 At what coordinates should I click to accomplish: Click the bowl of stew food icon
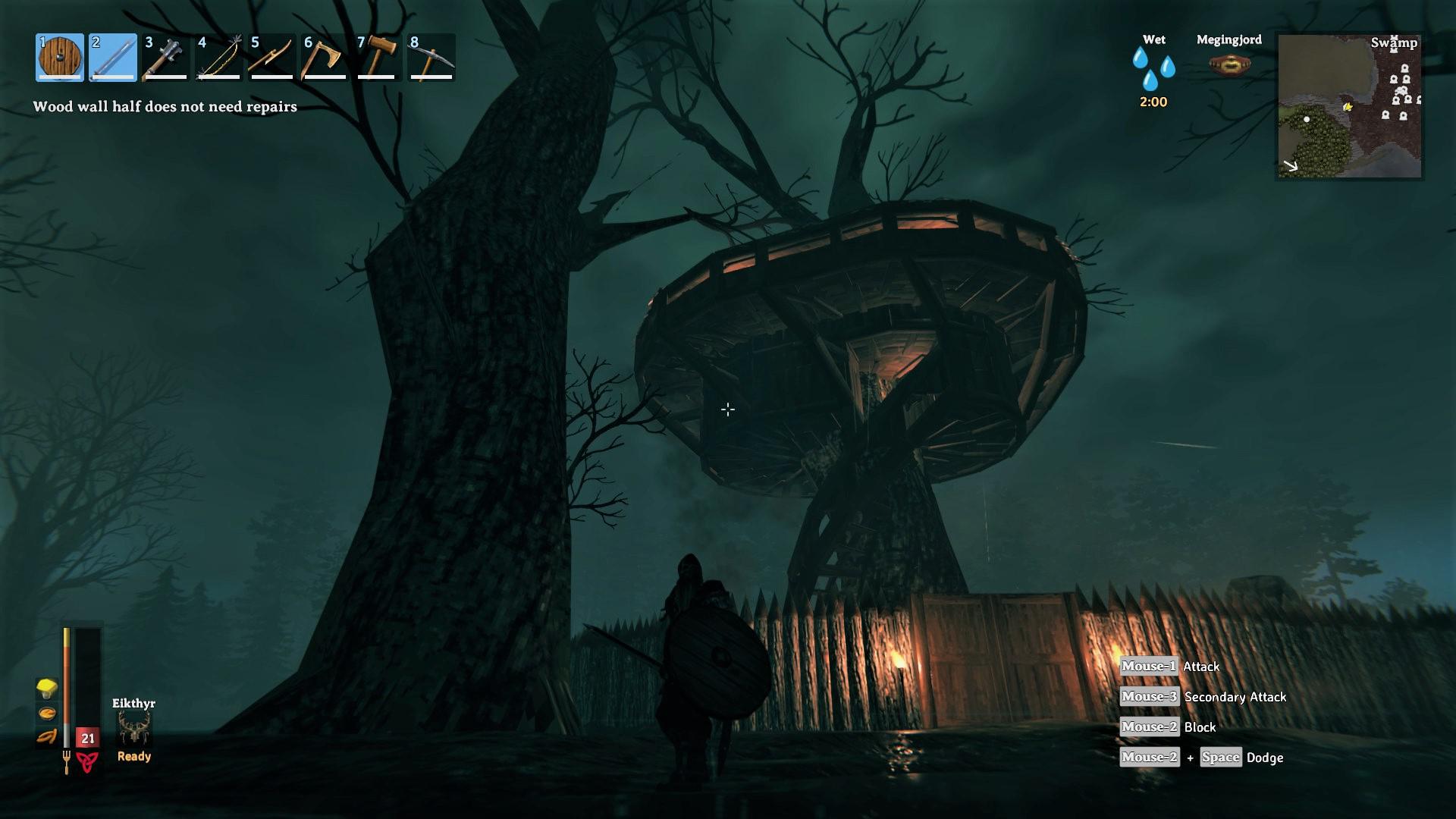coord(47,713)
